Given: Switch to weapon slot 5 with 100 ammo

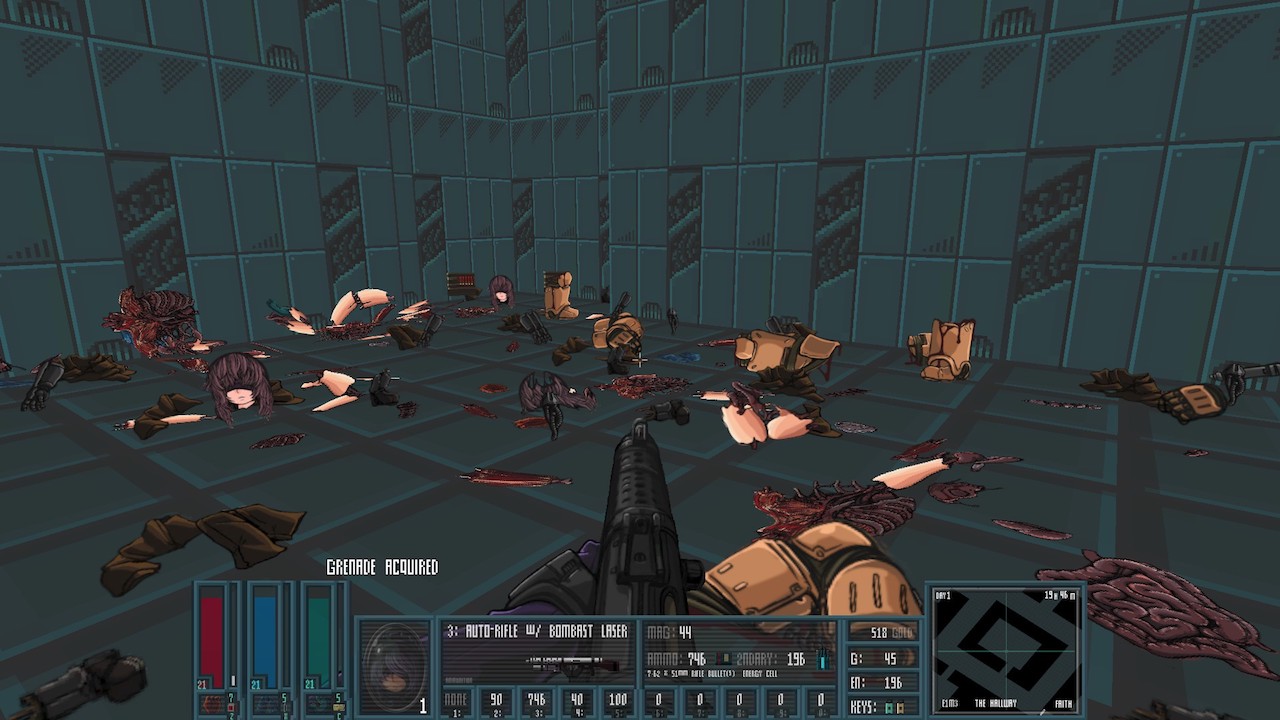Looking at the screenshot, I should 618,702.
